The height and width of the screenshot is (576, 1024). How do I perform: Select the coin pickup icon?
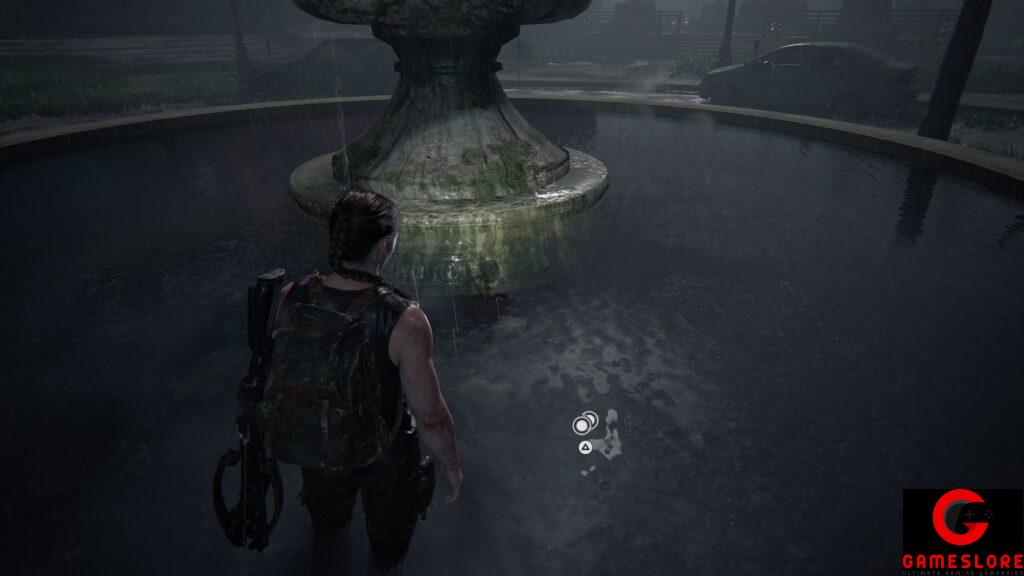585,424
